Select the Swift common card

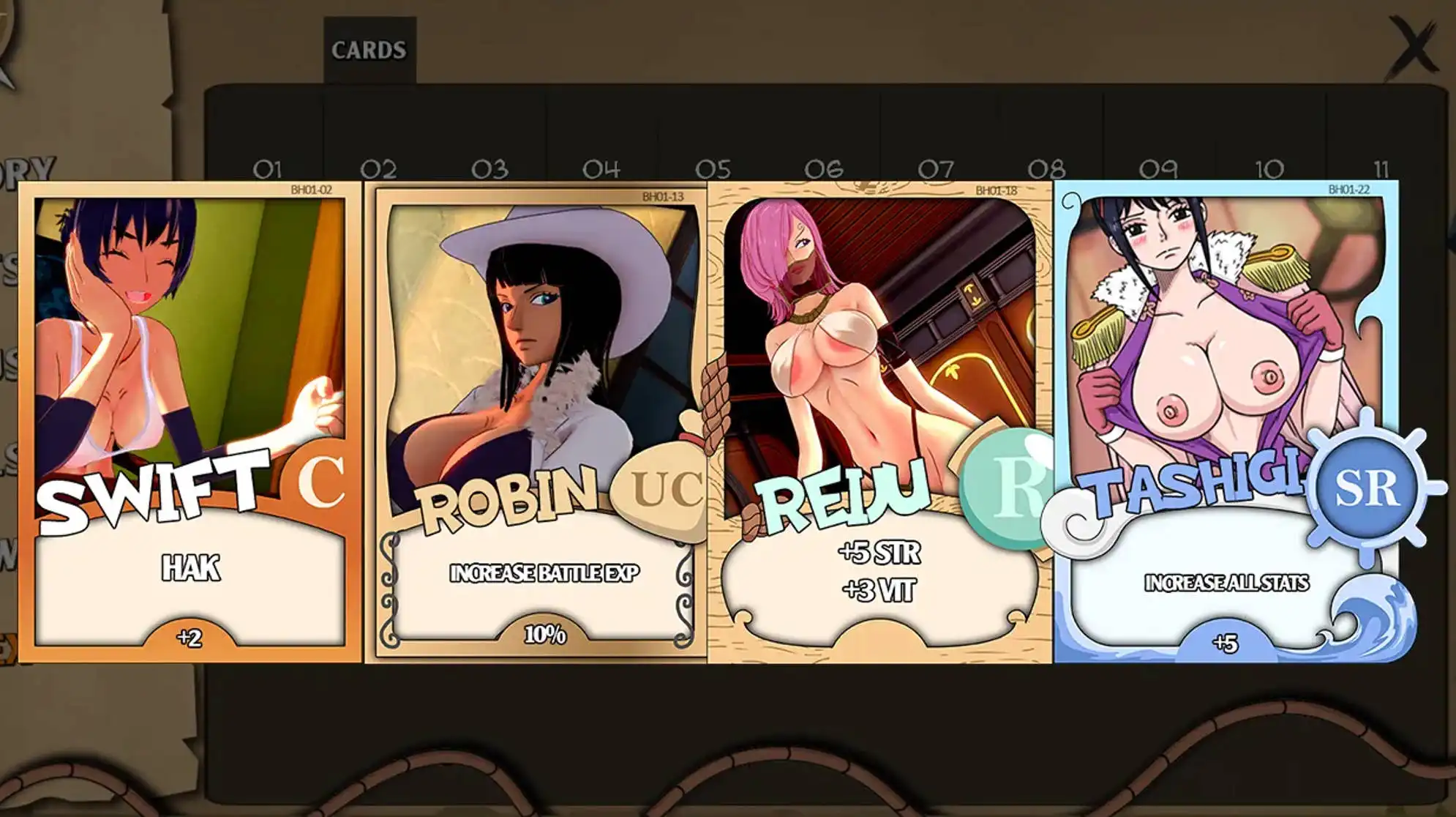(x=190, y=422)
